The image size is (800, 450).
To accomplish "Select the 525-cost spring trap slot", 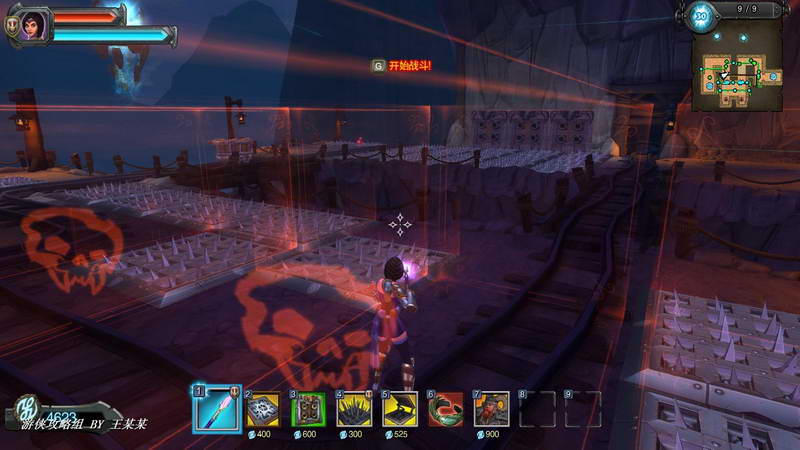I will [400, 409].
